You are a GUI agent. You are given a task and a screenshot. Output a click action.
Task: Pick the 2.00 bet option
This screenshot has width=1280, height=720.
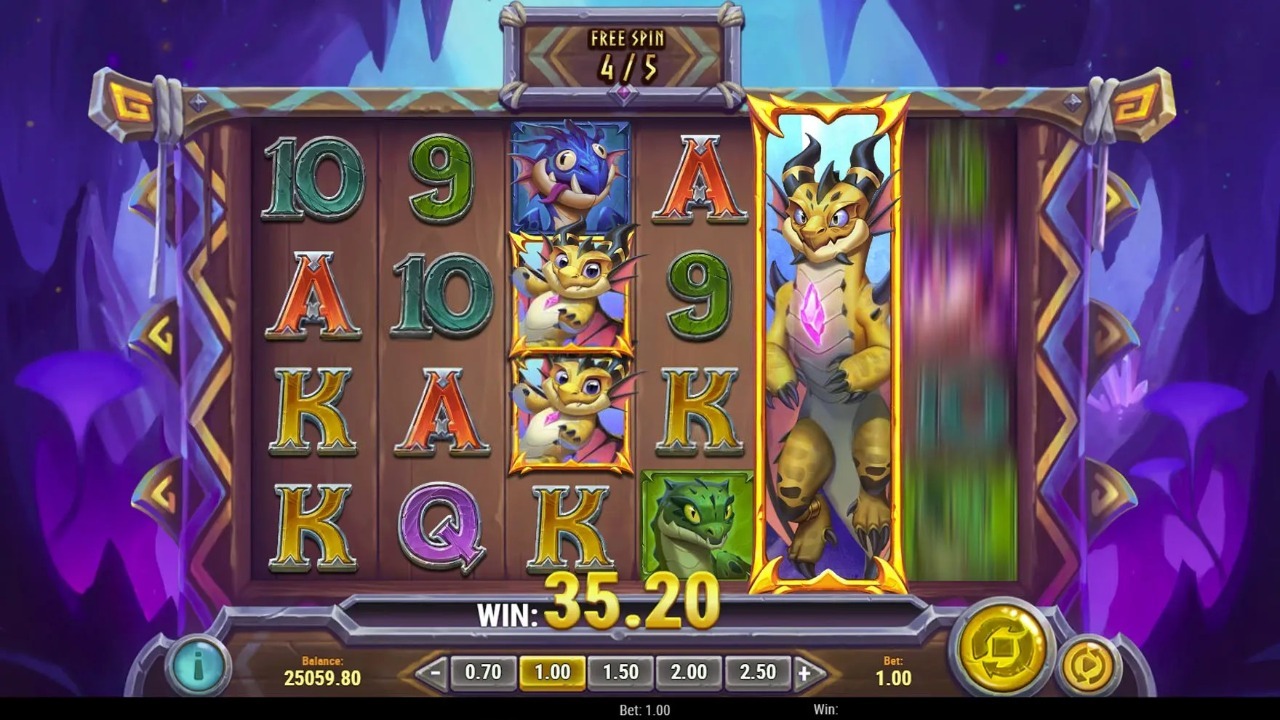point(688,673)
